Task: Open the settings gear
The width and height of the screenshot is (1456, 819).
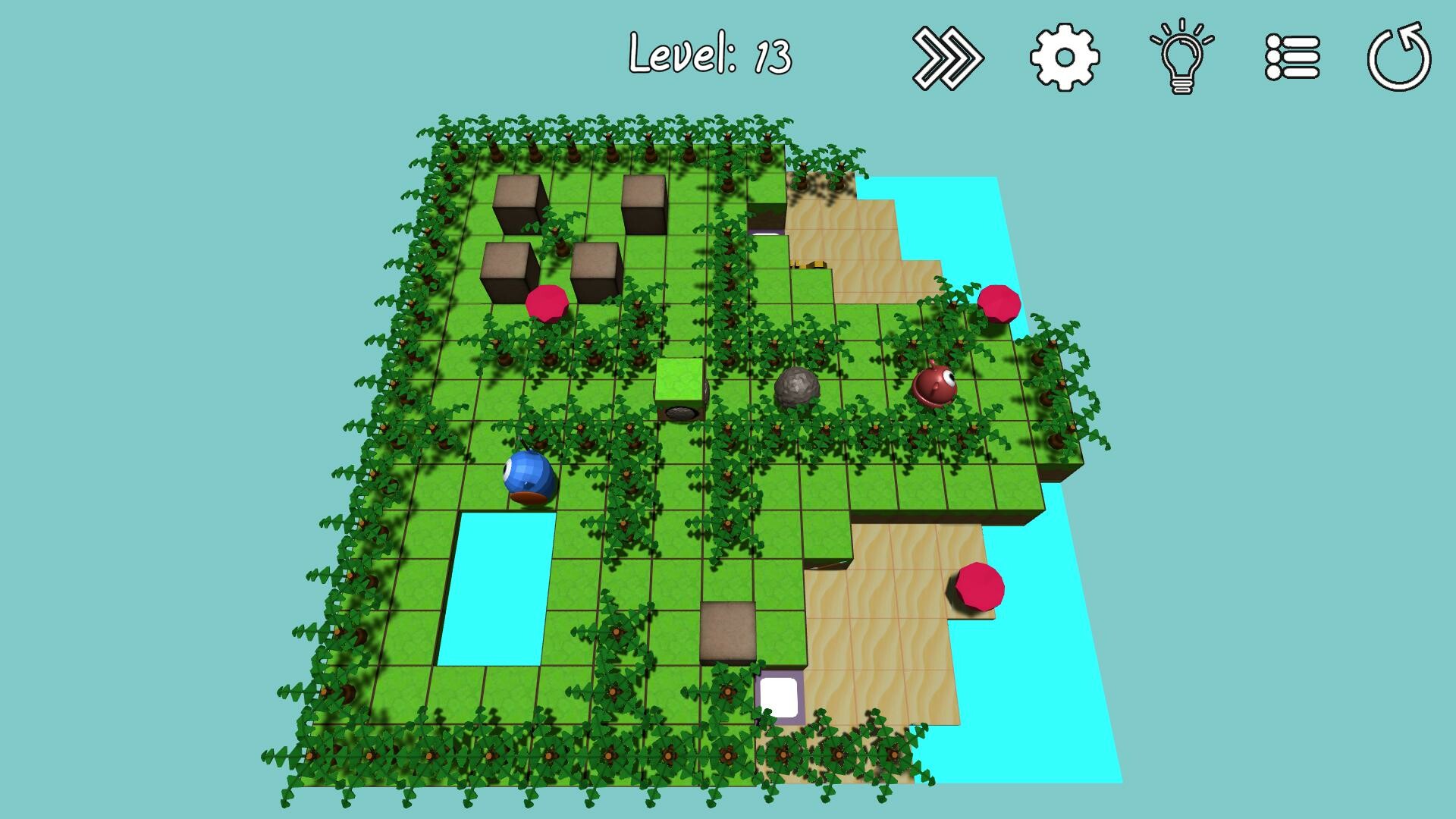Action: [1063, 57]
